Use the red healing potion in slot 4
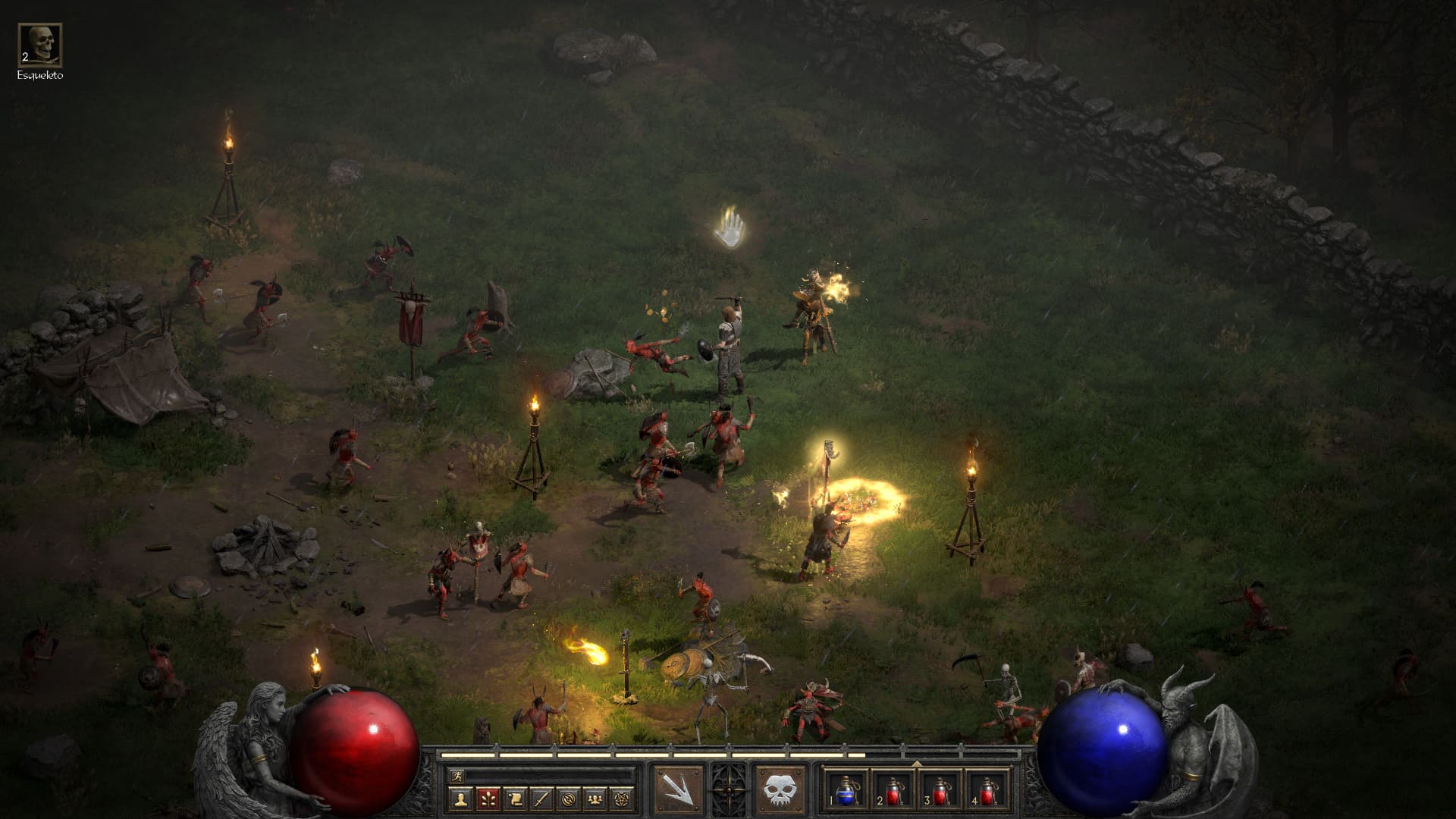1456x819 pixels. point(987,789)
